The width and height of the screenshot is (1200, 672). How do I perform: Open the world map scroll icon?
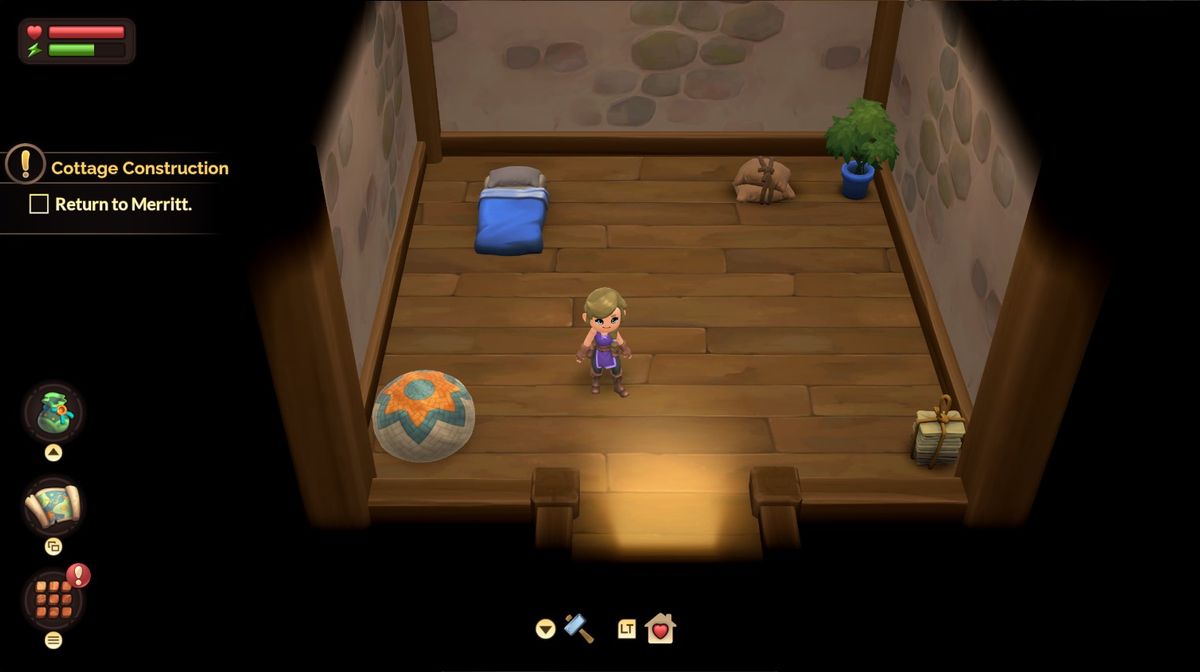pos(53,505)
